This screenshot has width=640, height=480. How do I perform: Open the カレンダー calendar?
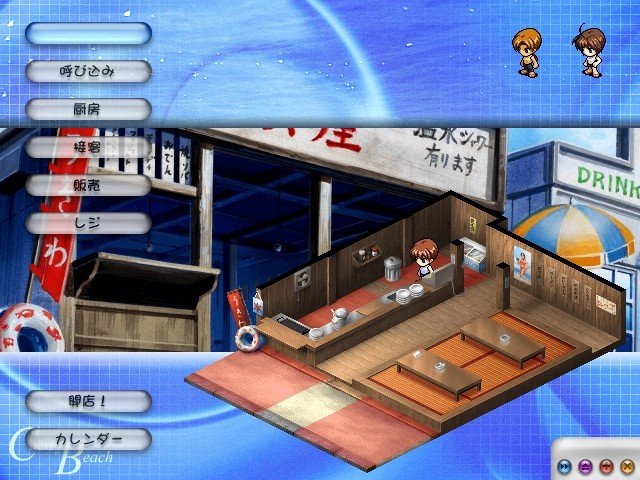pos(88,439)
